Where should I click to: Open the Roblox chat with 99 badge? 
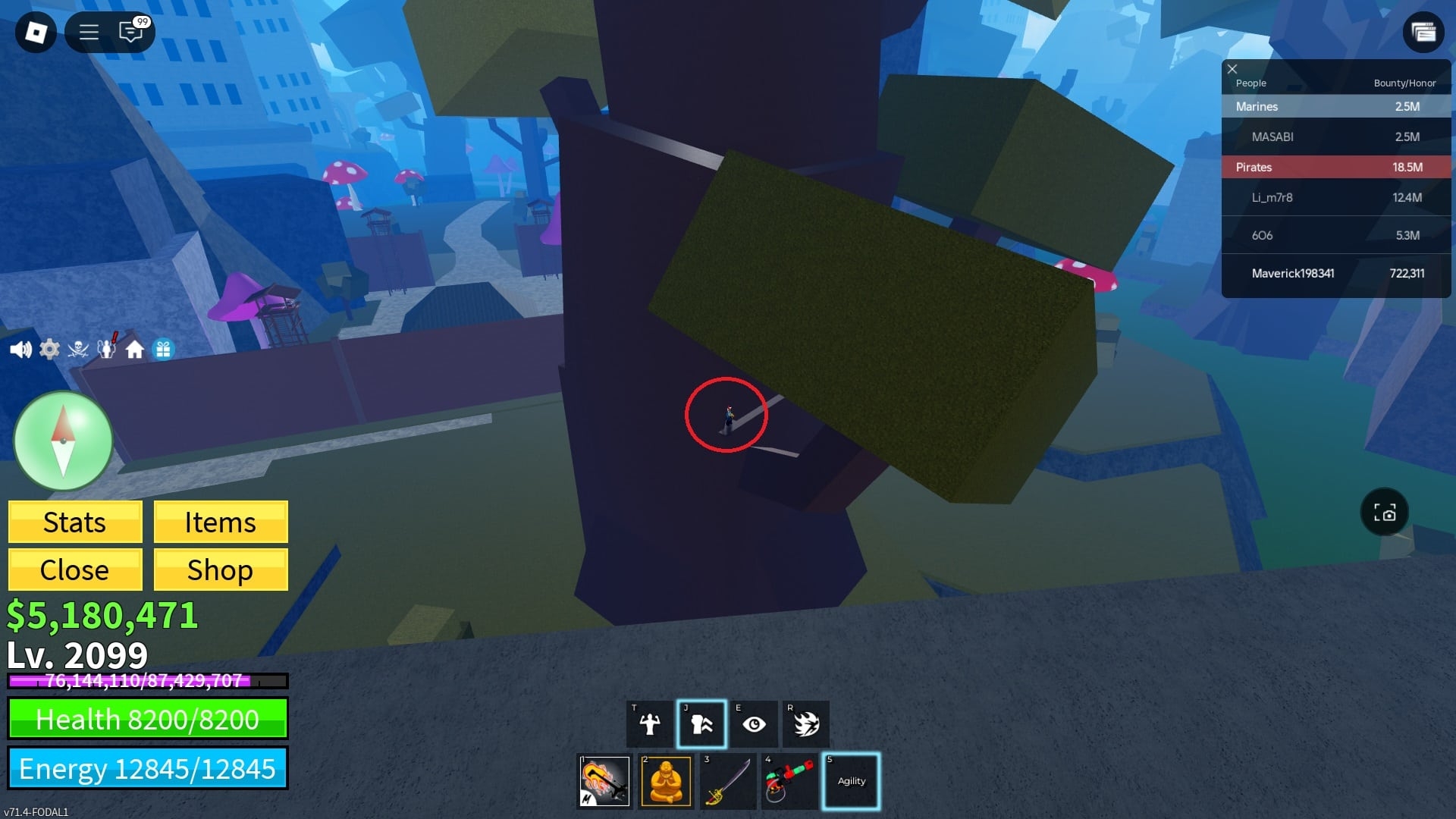pyautogui.click(x=131, y=32)
